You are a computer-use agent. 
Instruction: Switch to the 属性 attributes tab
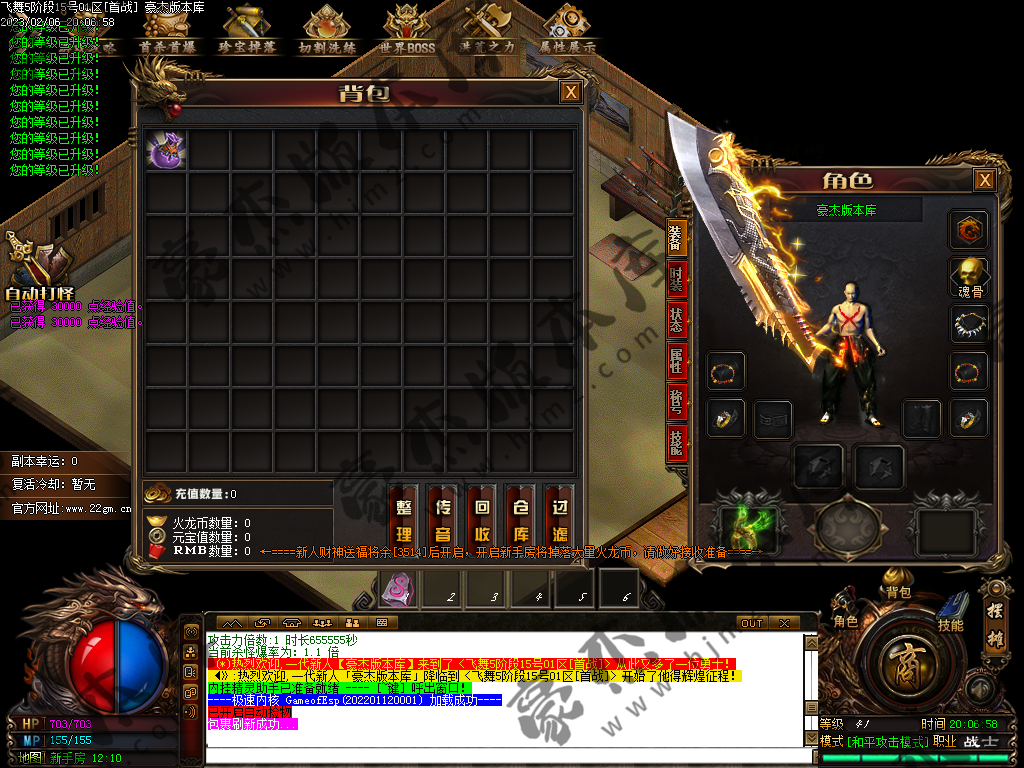click(677, 362)
